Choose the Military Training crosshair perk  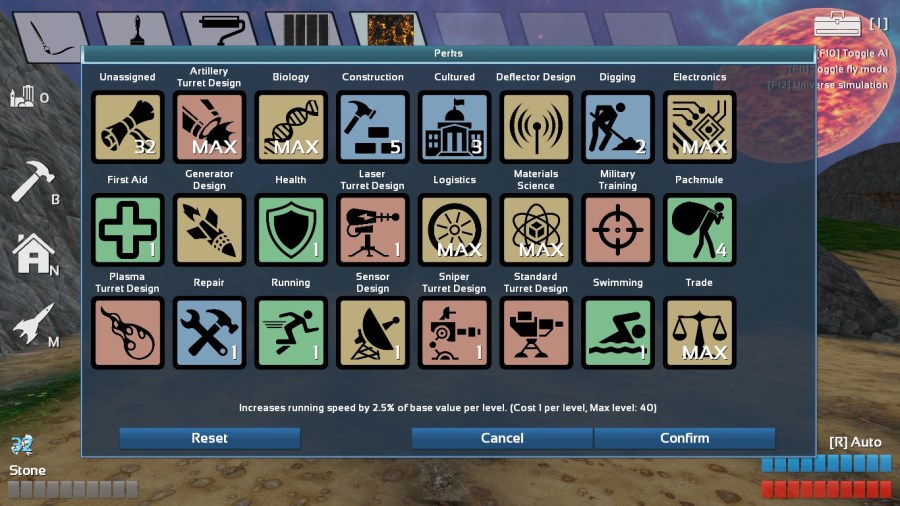pyautogui.click(x=618, y=230)
